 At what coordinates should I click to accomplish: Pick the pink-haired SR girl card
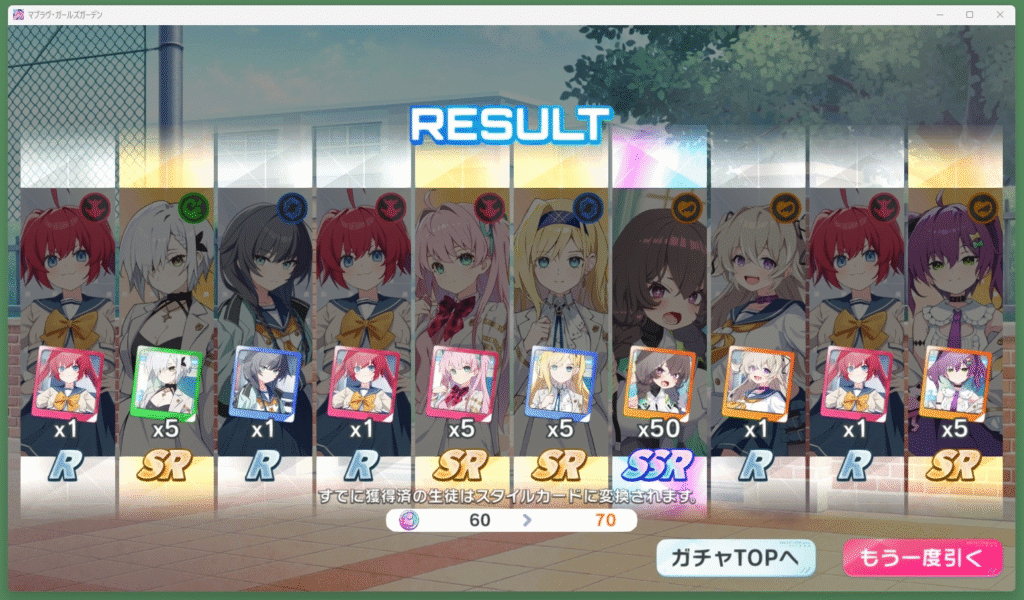[x=462, y=383]
